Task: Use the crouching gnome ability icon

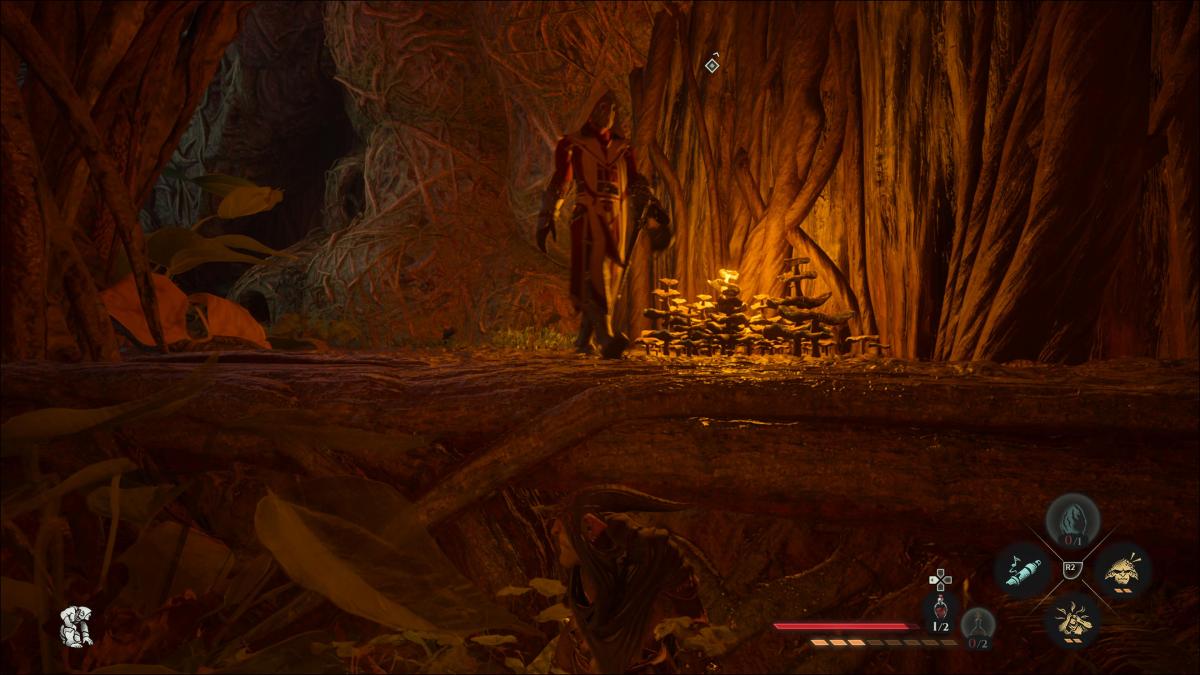Action: click(x=1072, y=619)
